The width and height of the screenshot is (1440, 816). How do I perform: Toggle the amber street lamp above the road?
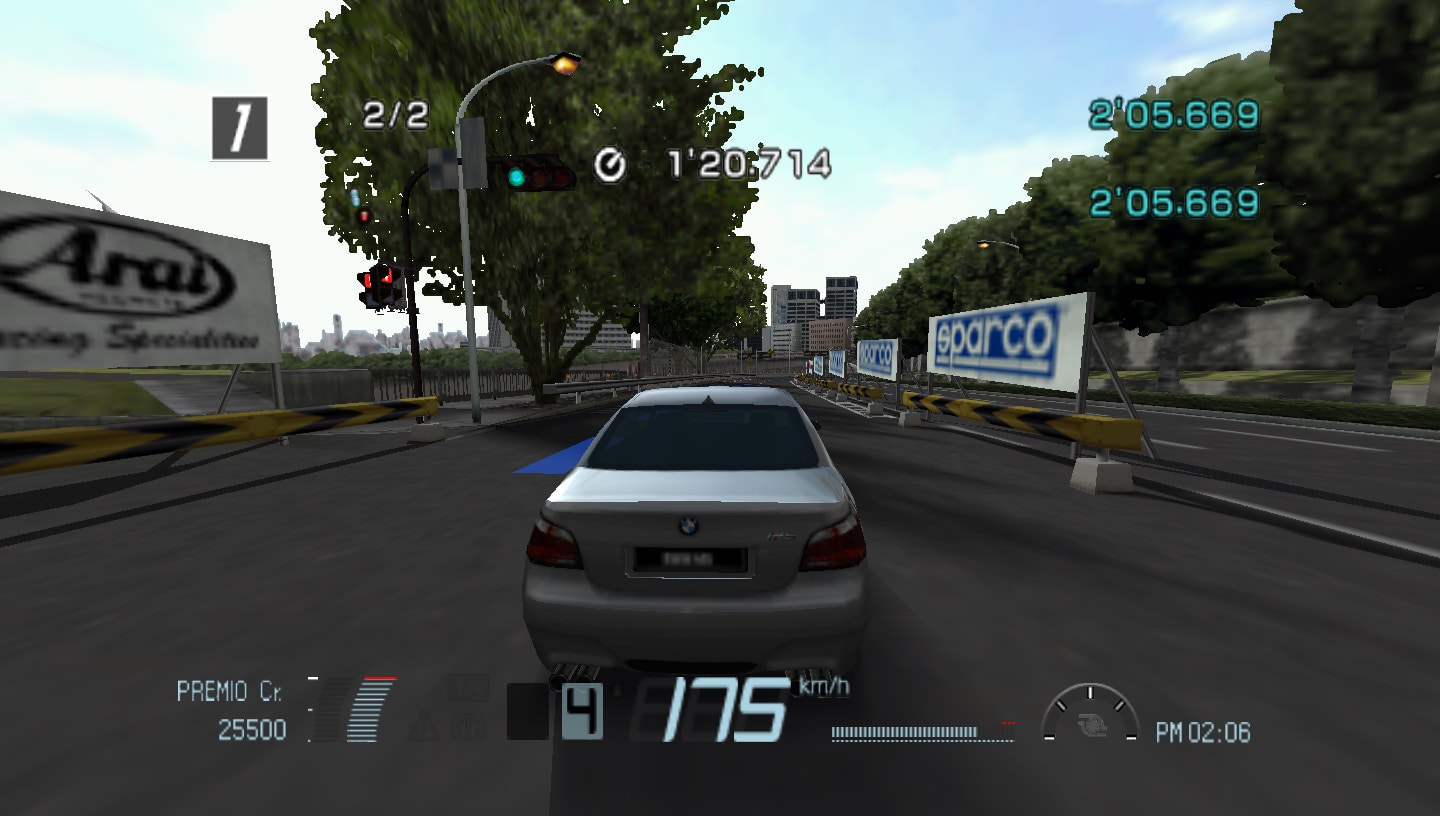coord(565,67)
